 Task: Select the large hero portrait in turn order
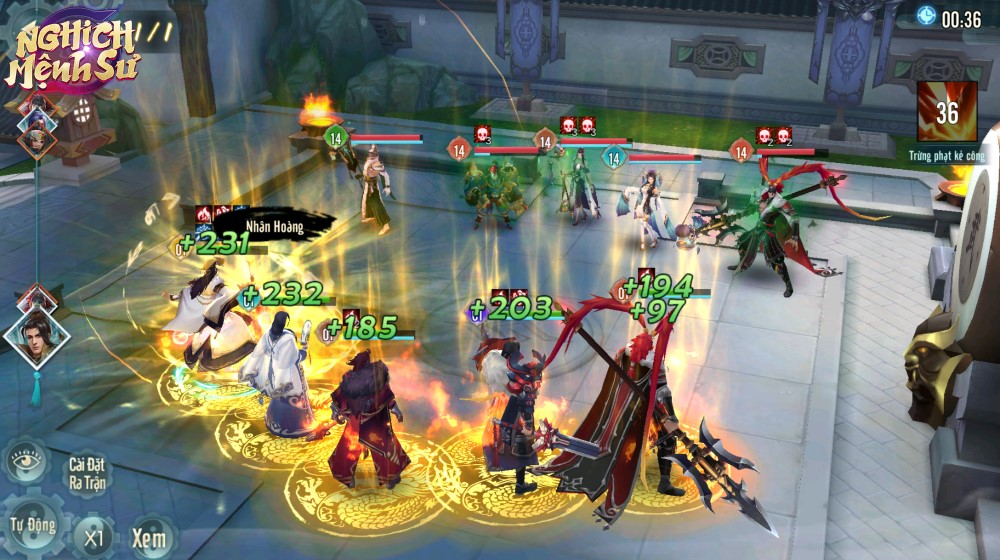tap(37, 335)
